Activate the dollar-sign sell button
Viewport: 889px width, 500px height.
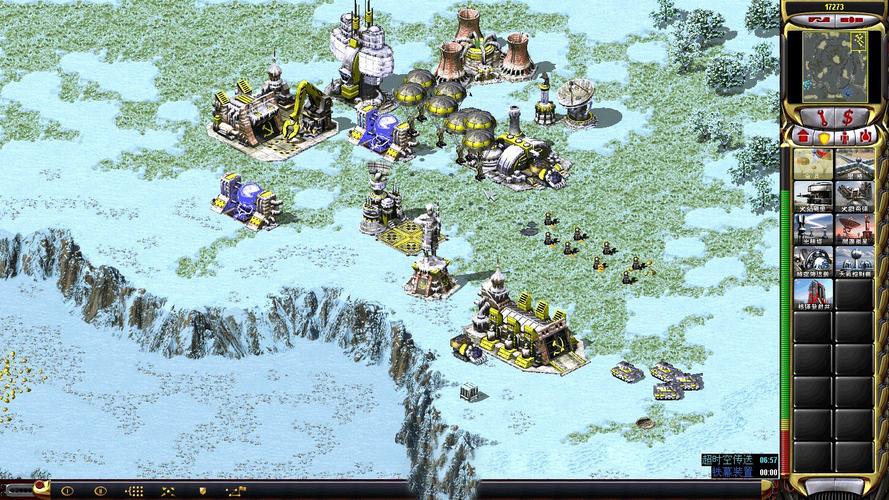(847, 117)
